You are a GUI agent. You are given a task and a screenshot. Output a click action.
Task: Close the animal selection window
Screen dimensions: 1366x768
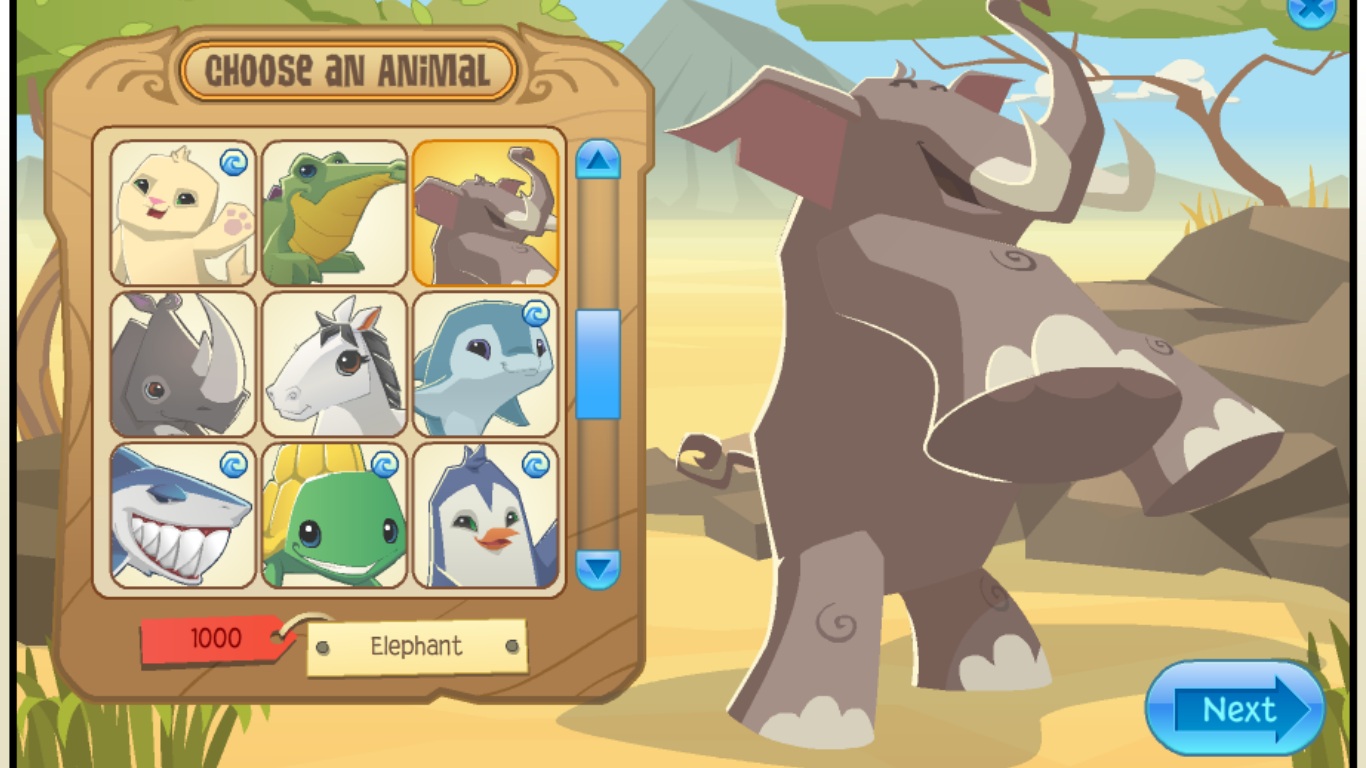click(x=1310, y=12)
